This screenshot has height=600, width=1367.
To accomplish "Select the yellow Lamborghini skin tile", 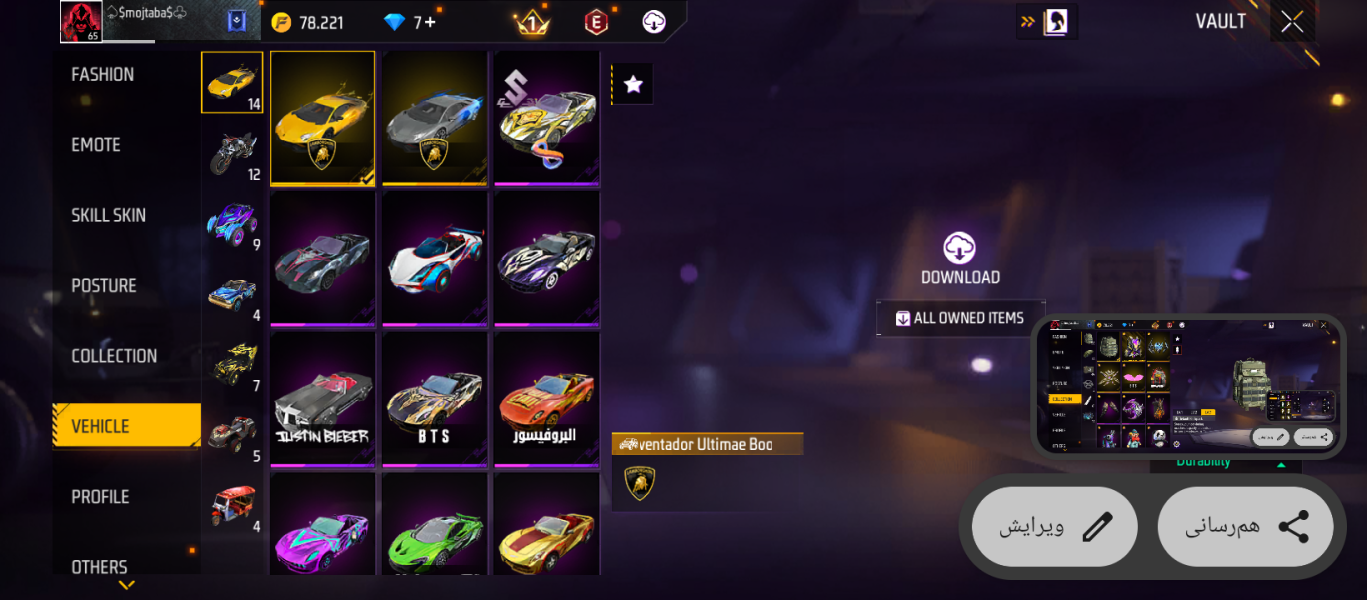I will [x=322, y=118].
